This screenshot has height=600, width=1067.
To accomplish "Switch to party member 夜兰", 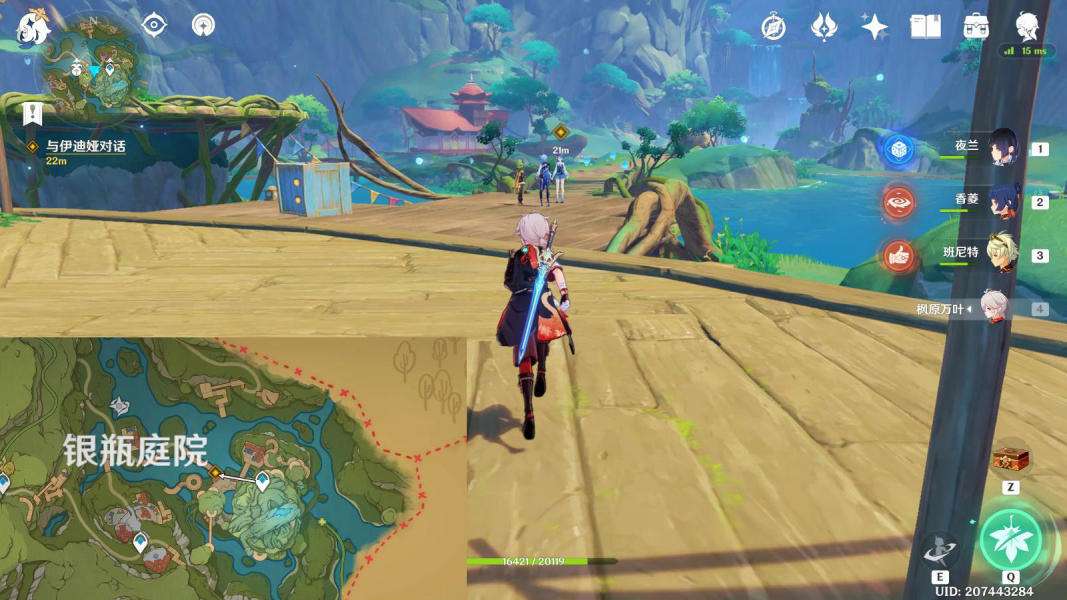I will point(1002,148).
